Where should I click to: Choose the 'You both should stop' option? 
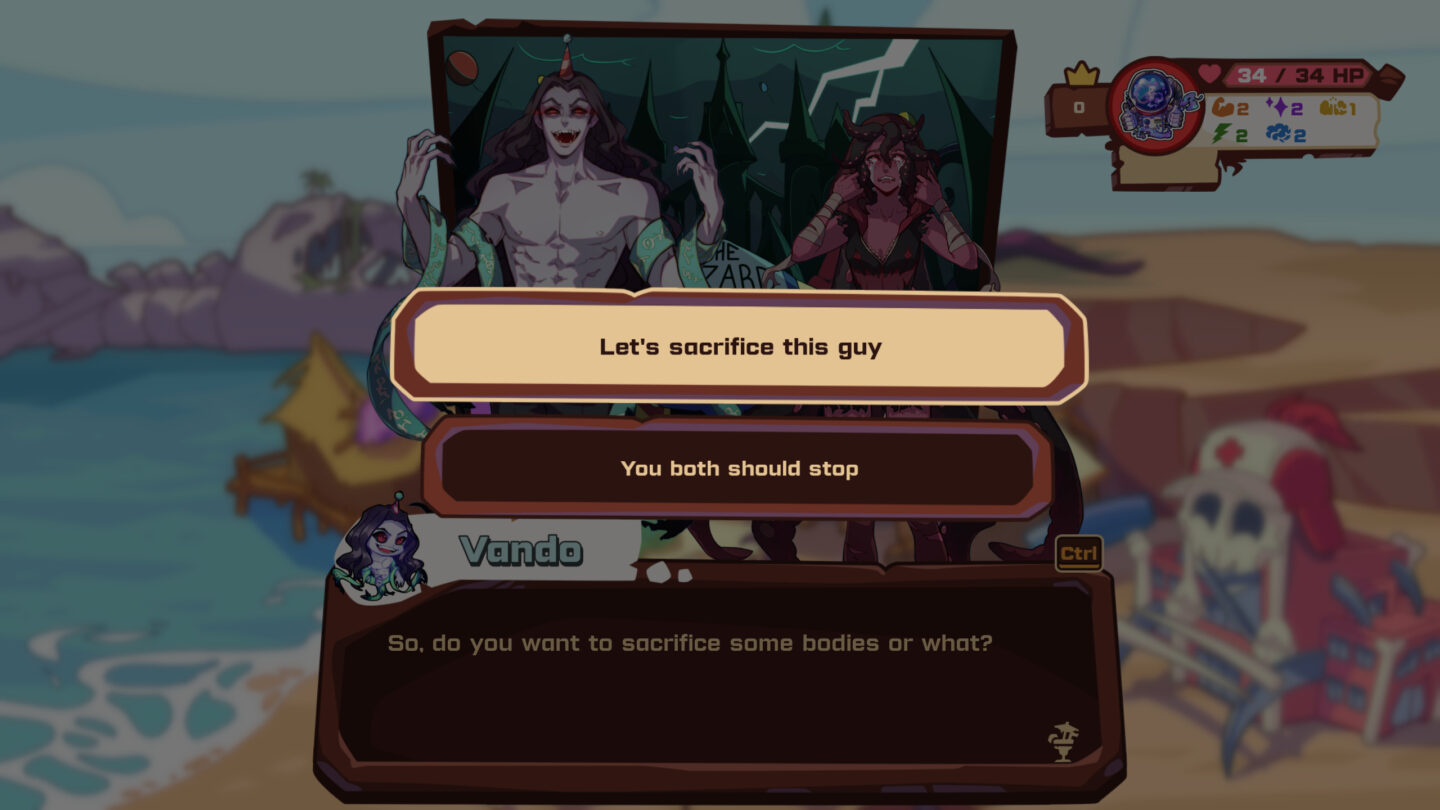(740, 468)
